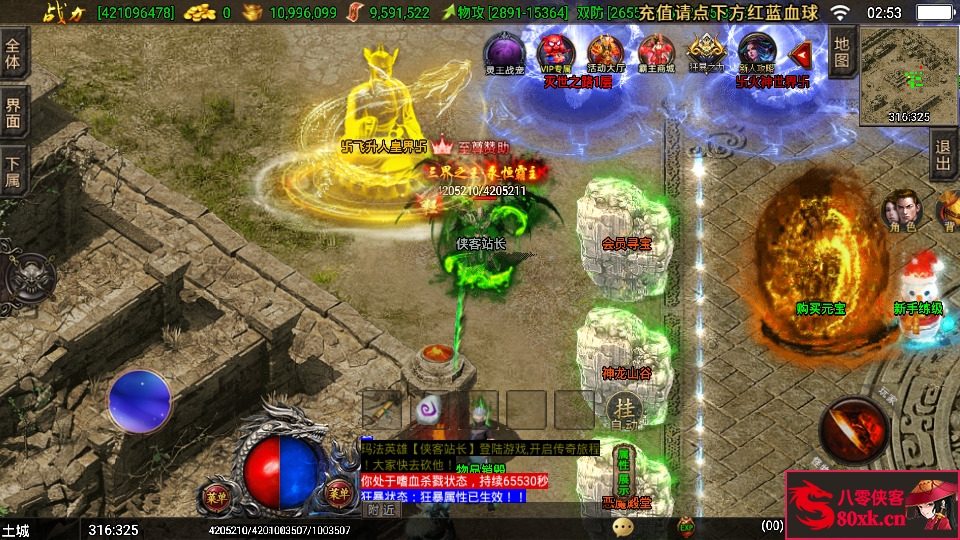Open the 新人攻略 newcomer guide
960x540 pixels.
757,52
